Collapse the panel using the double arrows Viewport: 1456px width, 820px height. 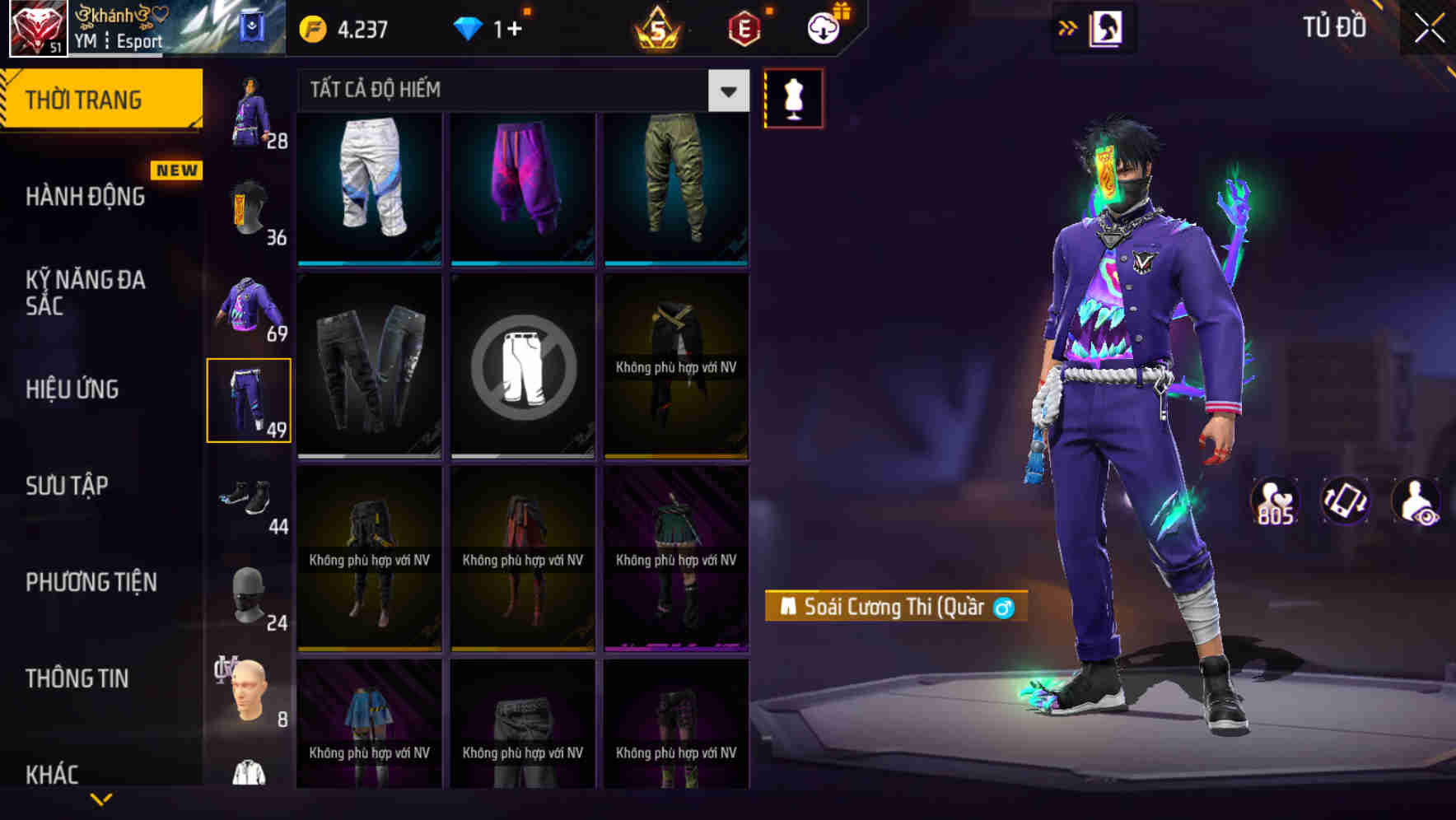point(1068,27)
